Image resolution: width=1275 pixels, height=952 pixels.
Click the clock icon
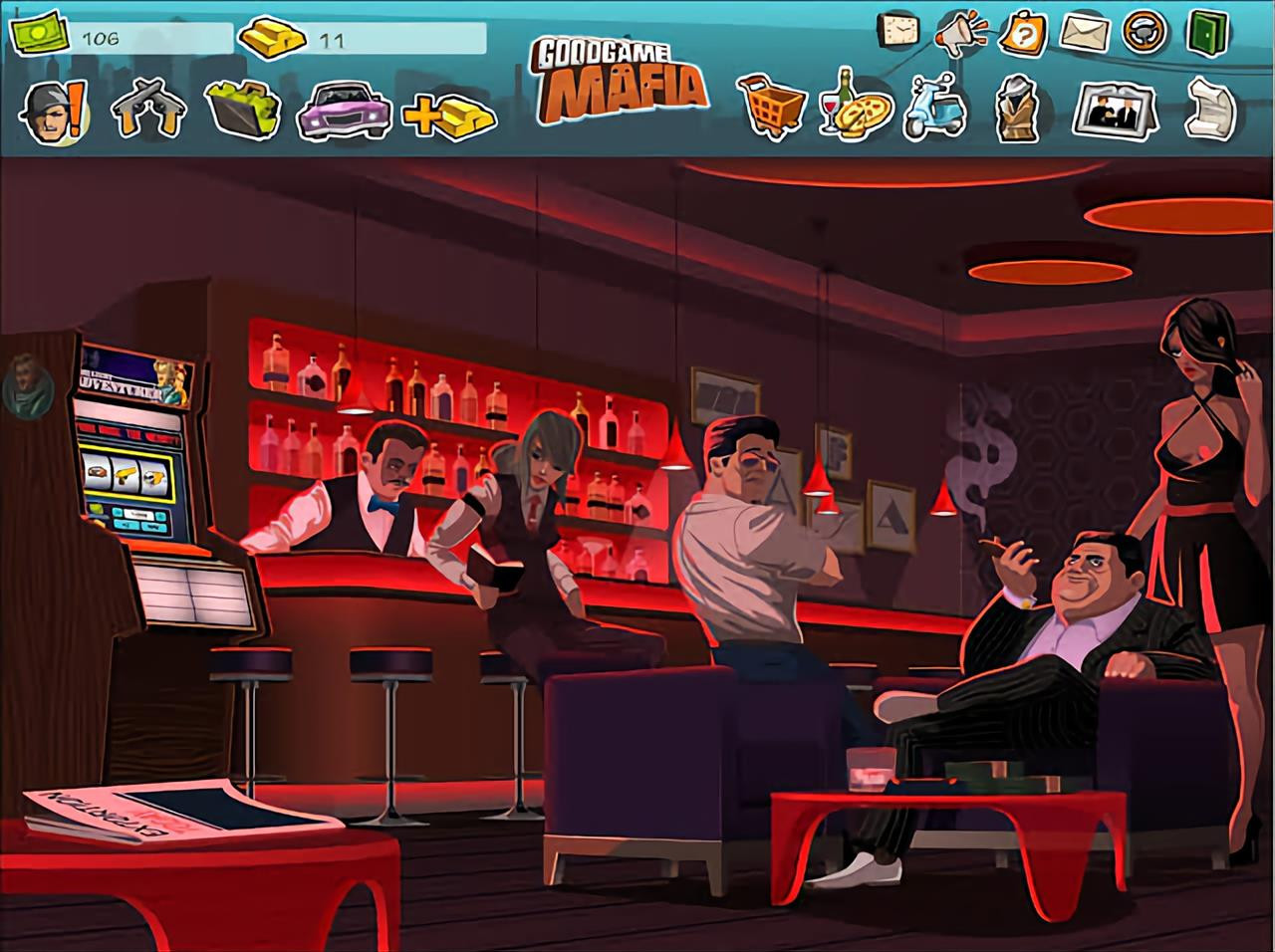(x=898, y=31)
